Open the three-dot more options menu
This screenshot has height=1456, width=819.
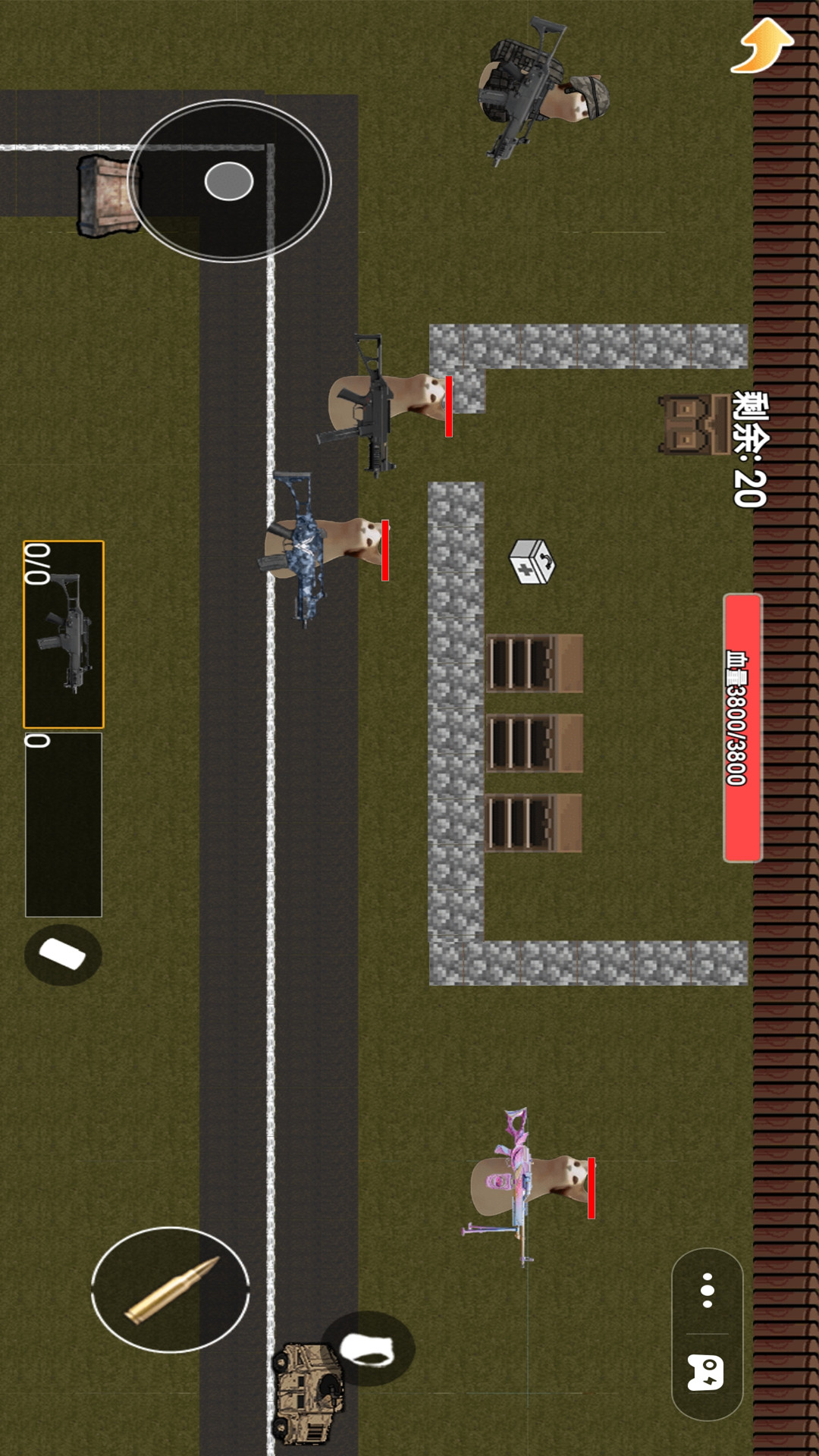708,1290
